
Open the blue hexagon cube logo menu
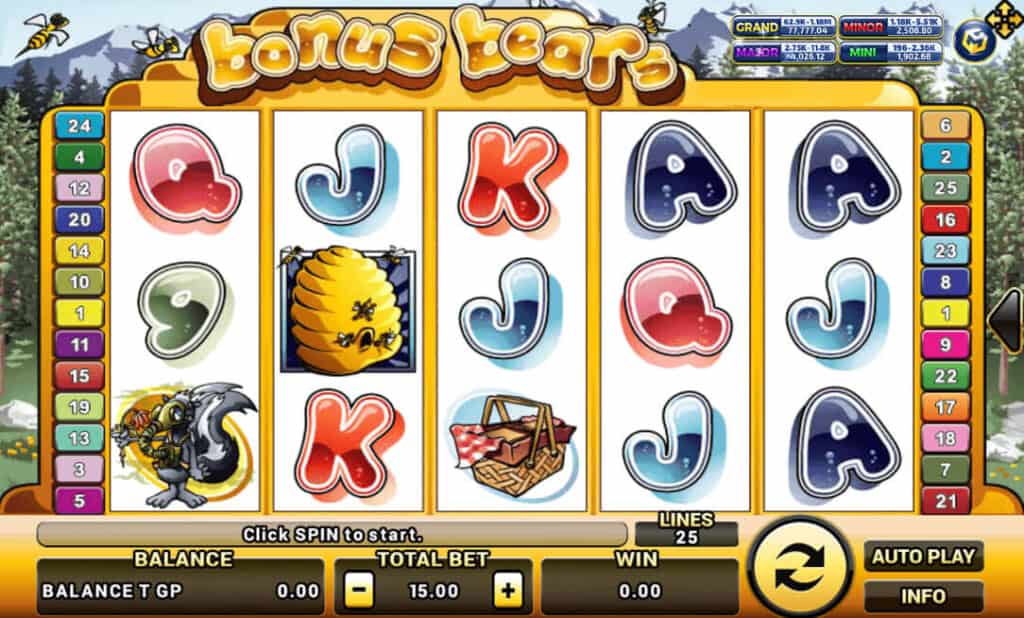point(971,41)
